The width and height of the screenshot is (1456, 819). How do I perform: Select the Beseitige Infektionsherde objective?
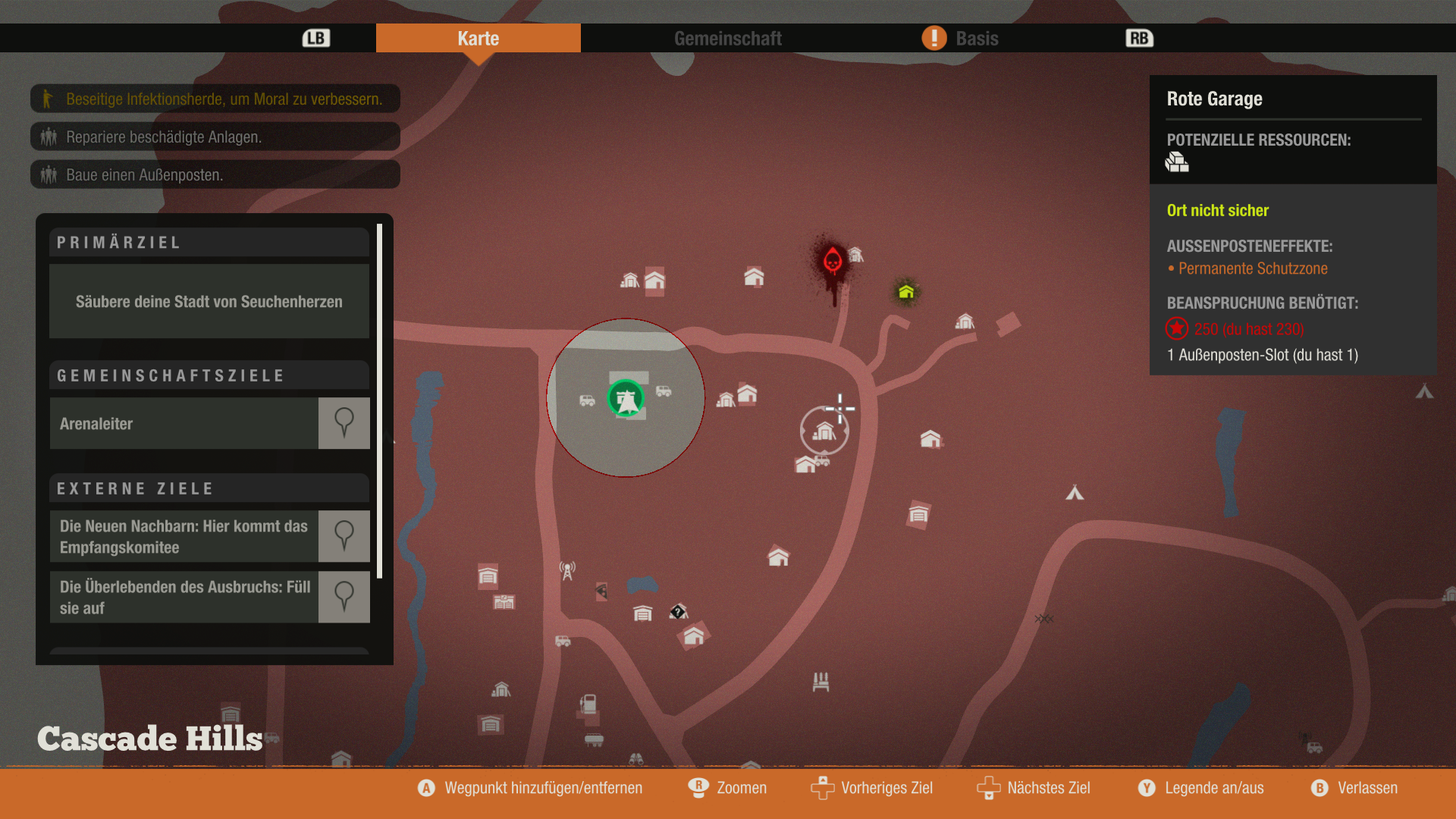click(x=215, y=99)
